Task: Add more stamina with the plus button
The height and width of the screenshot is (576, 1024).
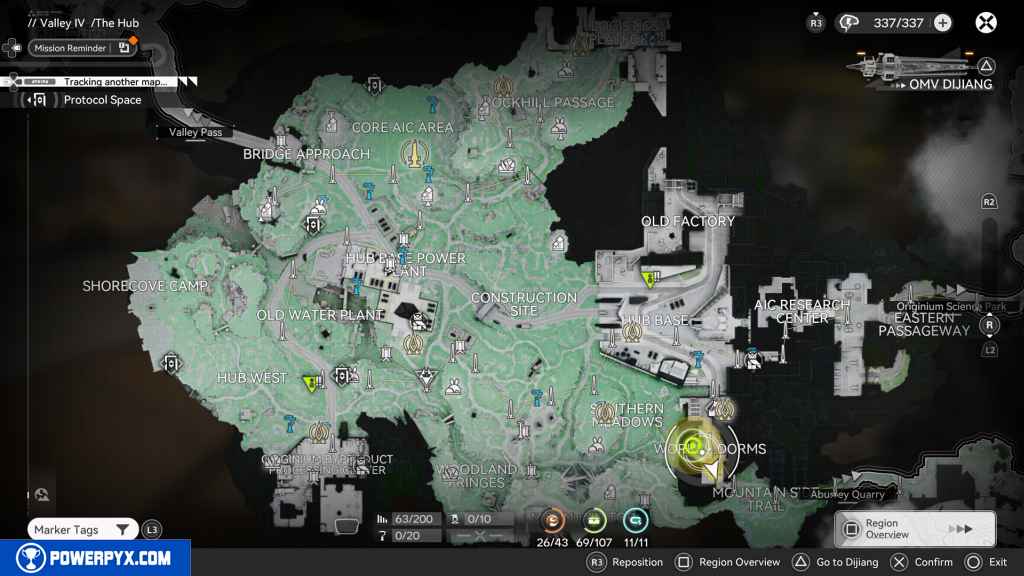Action: click(942, 23)
